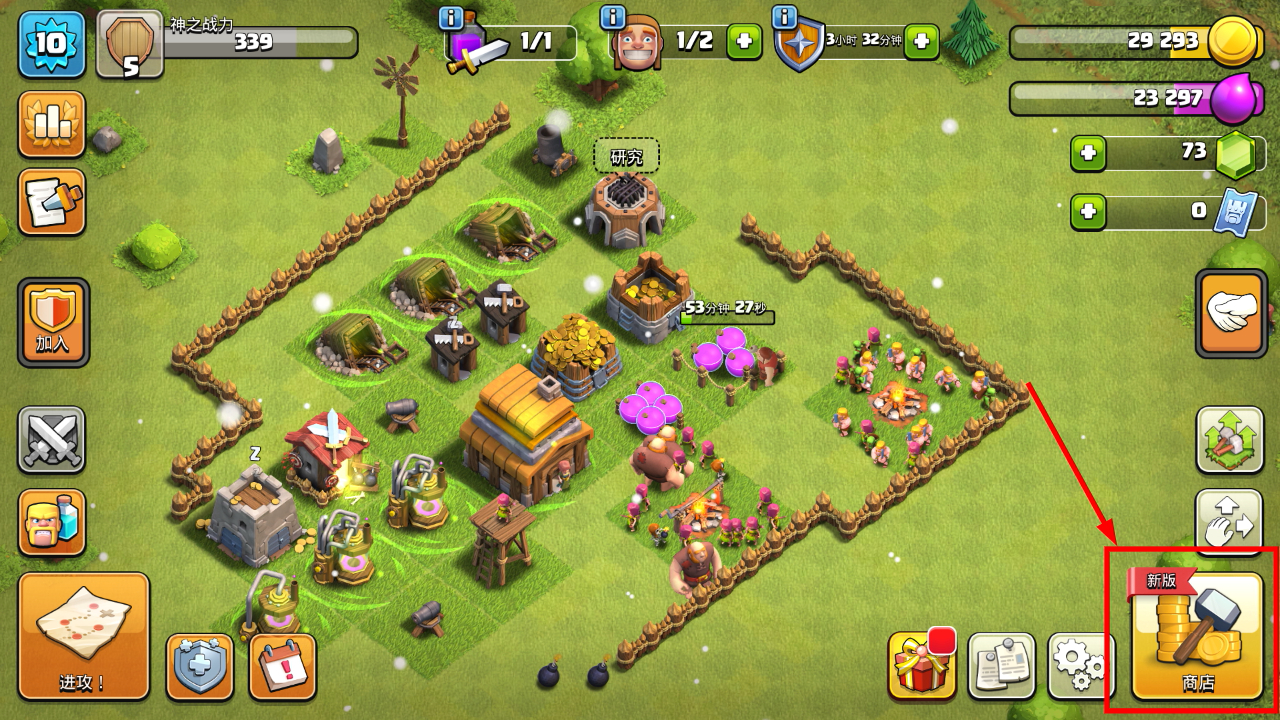This screenshot has height=720, width=1280.
Task: Open the 商店 shop button
Action: click(x=1197, y=635)
